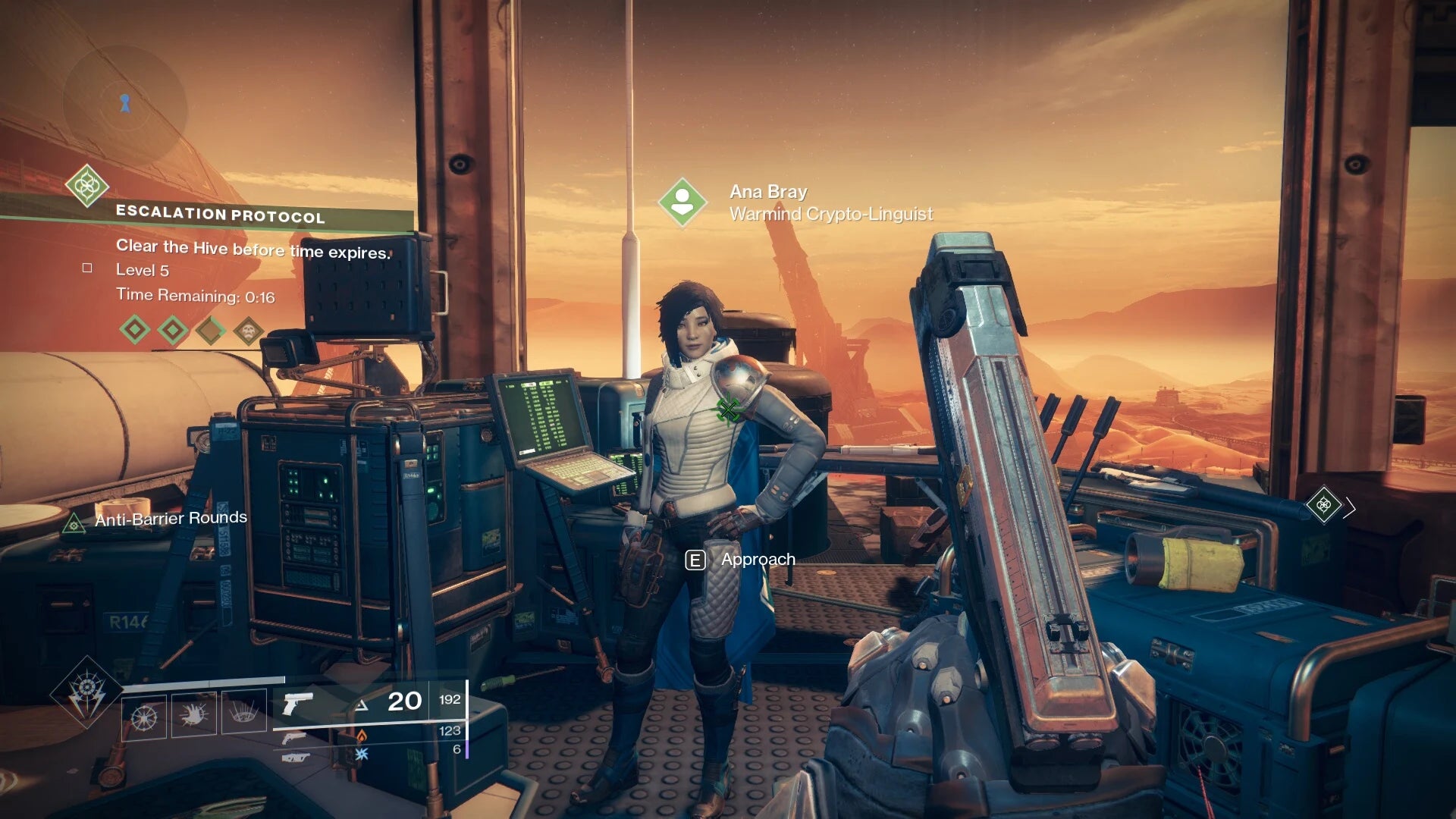Click the circular radar in the corner
This screenshot has height=819, width=1456.
[124, 104]
